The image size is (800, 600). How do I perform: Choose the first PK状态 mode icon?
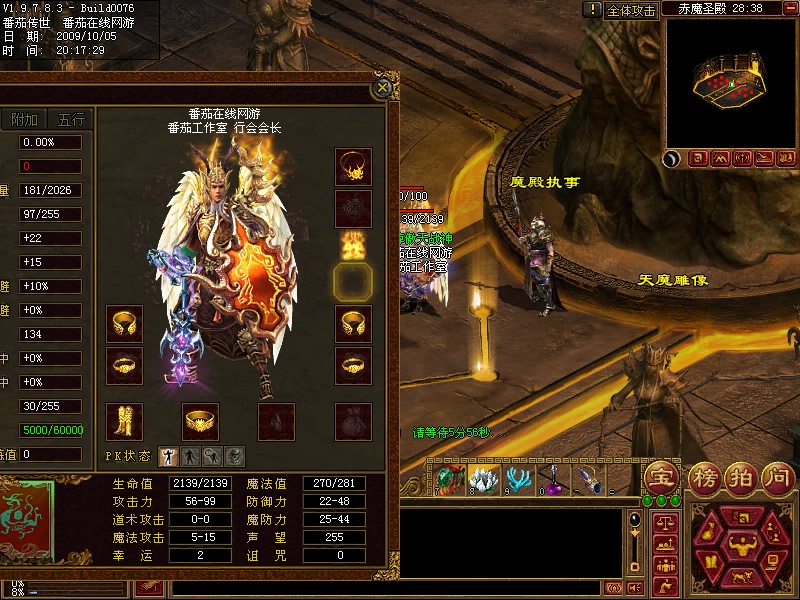tap(168, 456)
